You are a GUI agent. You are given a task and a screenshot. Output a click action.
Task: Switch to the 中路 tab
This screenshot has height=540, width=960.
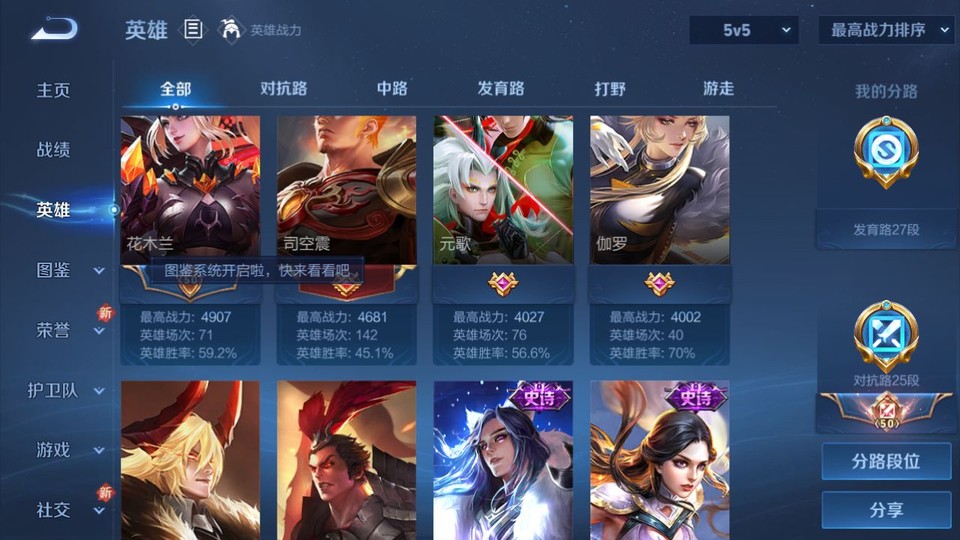click(x=392, y=88)
